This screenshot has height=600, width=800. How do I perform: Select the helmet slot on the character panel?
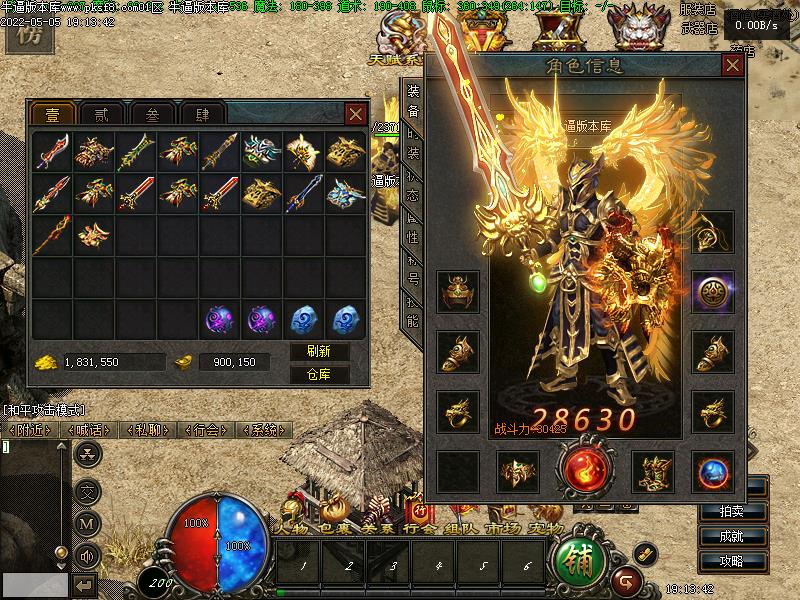[x=458, y=291]
